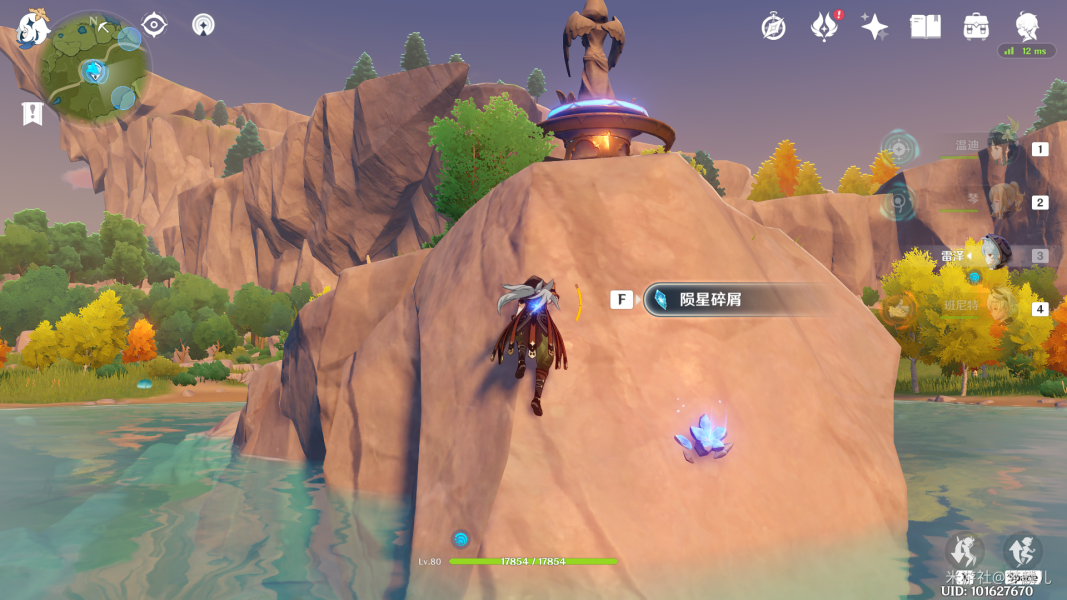The width and height of the screenshot is (1067, 600).
Task: Activate the eye-shaped elemental sight icon
Action: (155, 25)
